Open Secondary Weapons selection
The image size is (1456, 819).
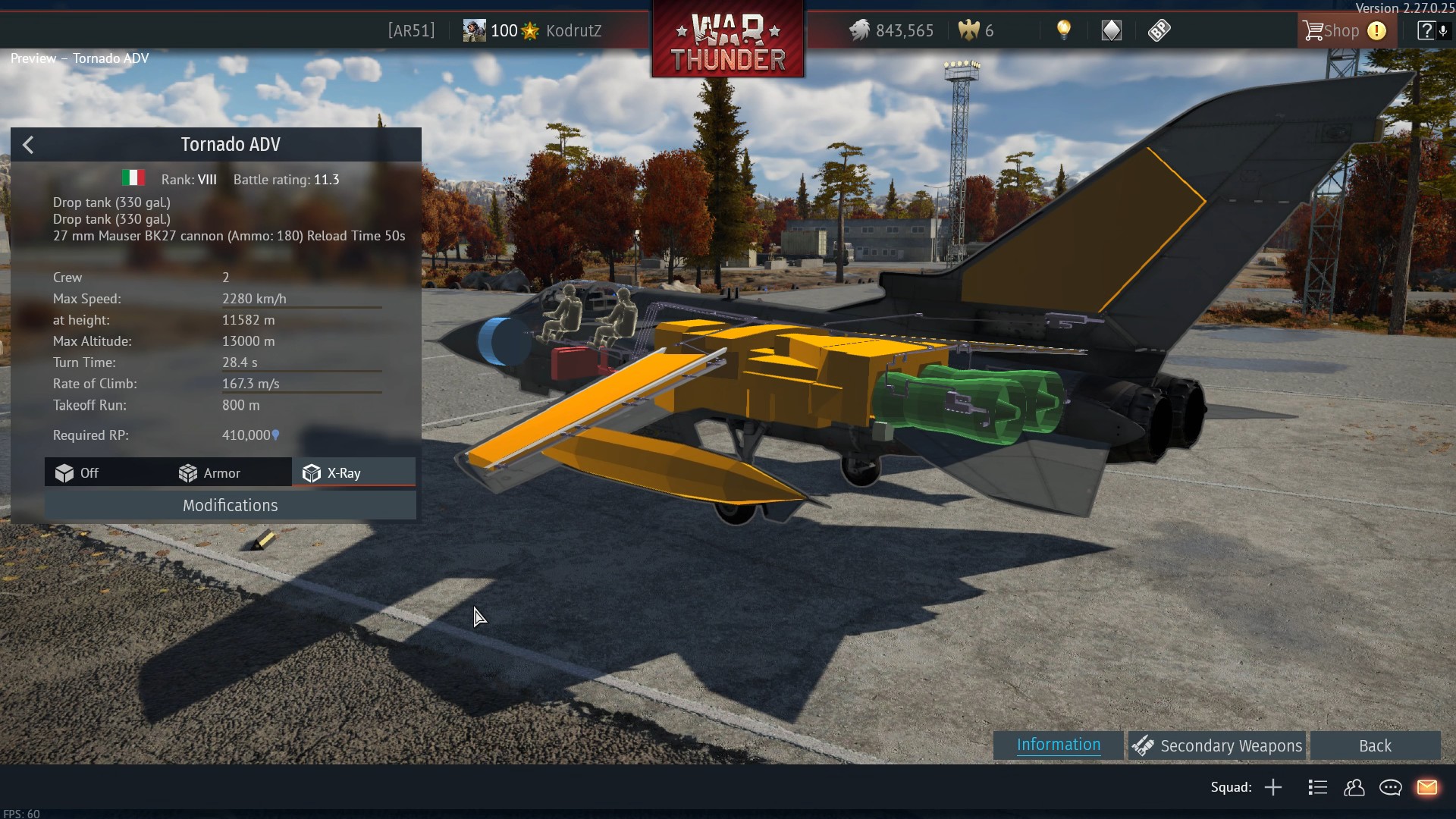click(x=1217, y=746)
